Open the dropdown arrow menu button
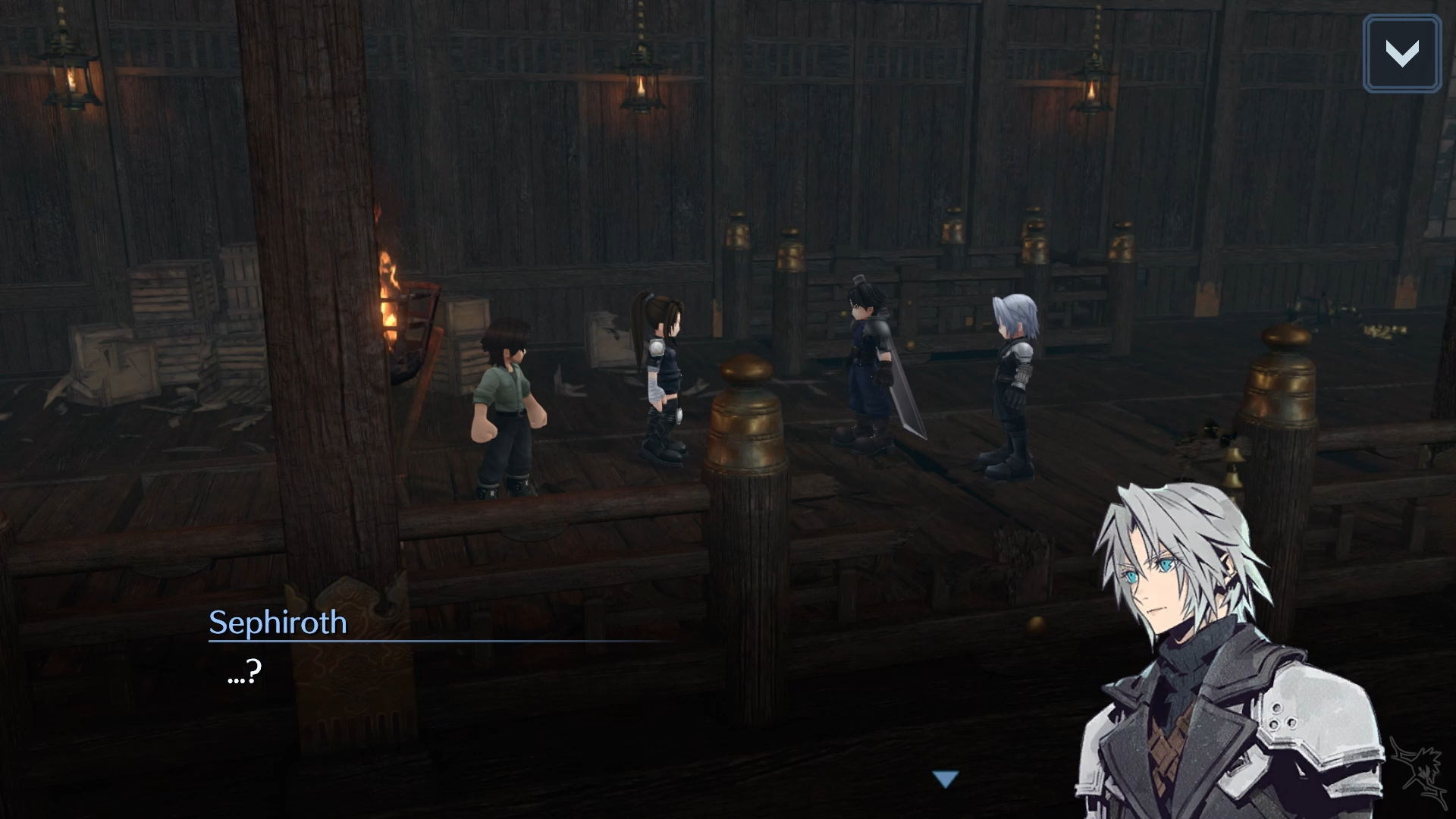 point(1401,54)
